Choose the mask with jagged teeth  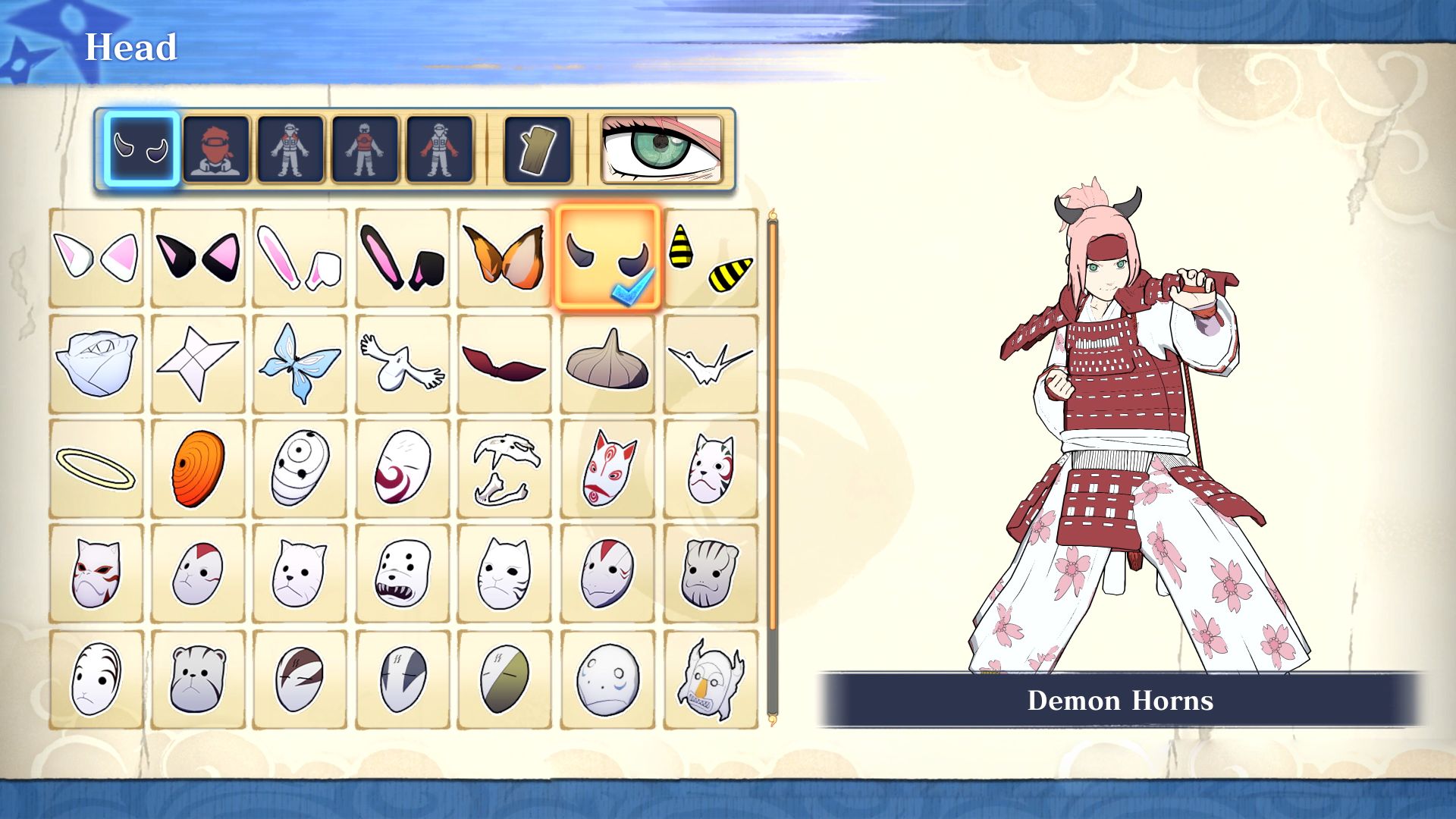tap(402, 569)
